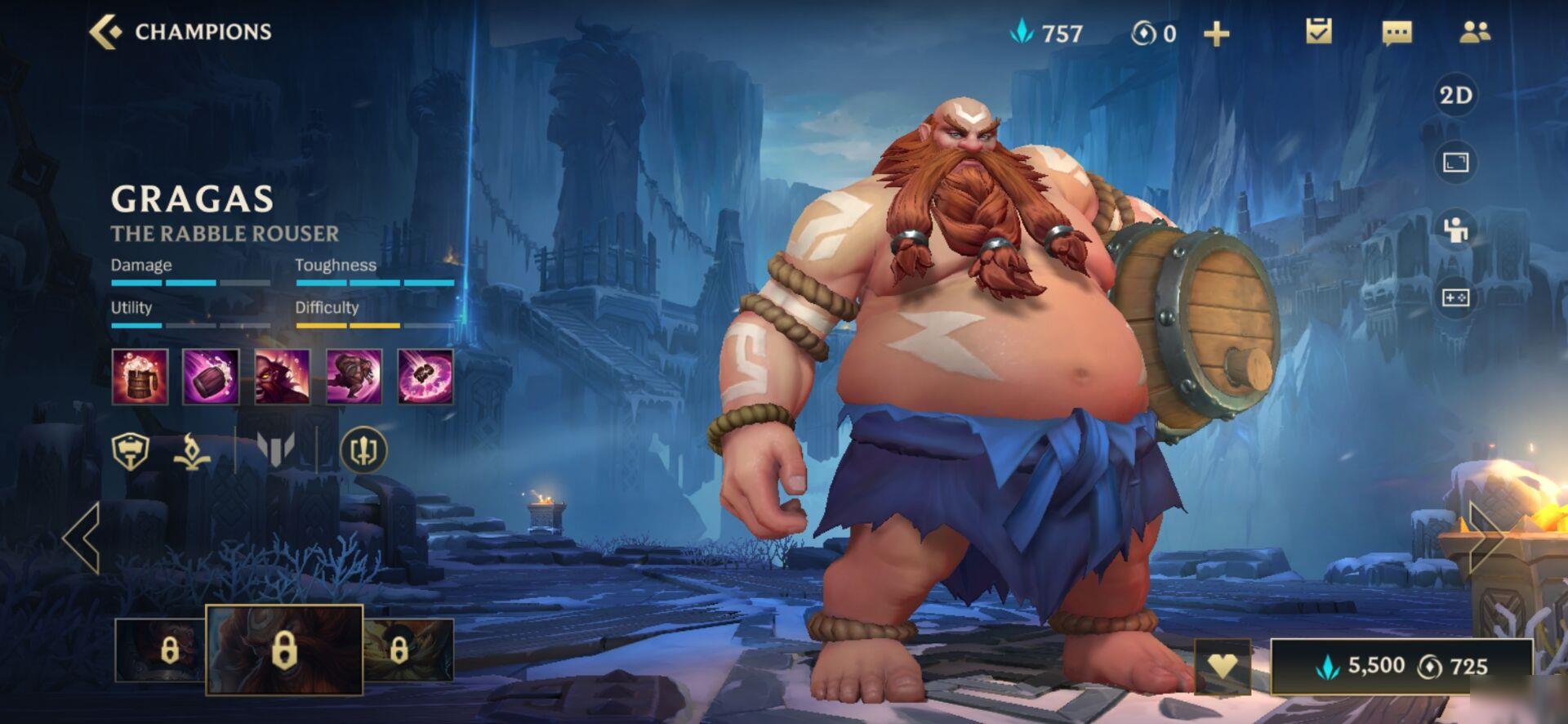Click the gamepad controller icon button
1568x724 pixels.
point(1455,297)
